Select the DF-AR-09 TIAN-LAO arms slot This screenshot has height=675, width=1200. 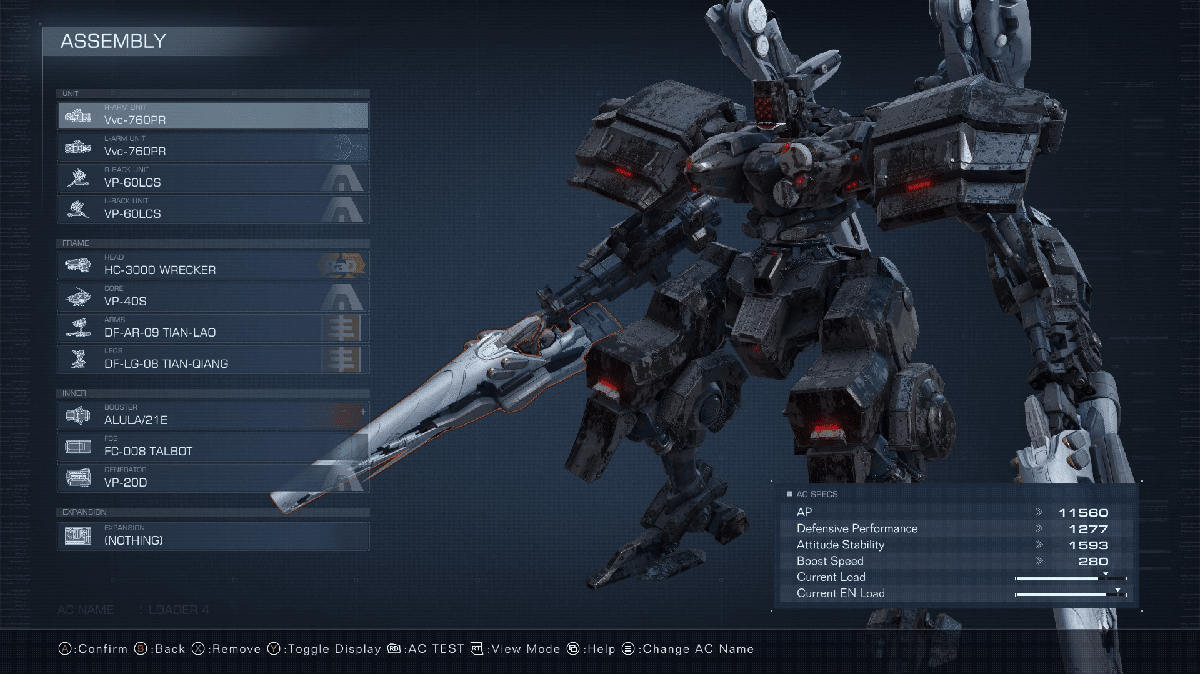[213, 328]
